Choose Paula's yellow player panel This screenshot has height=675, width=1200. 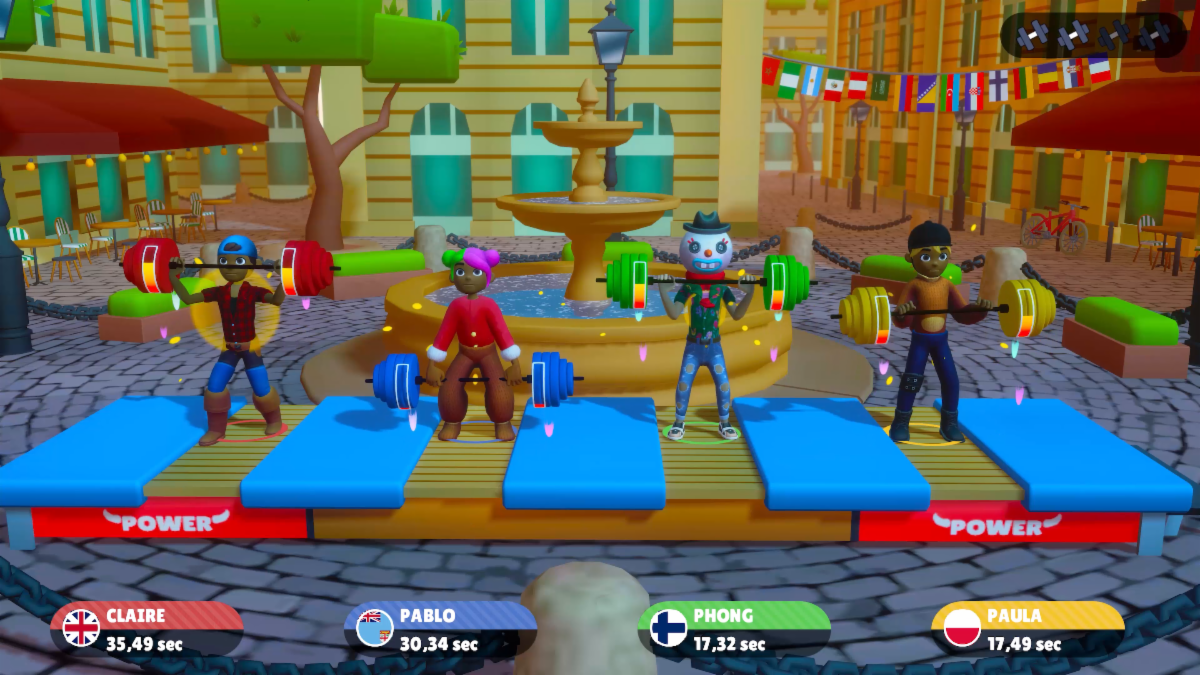pos(1027,629)
